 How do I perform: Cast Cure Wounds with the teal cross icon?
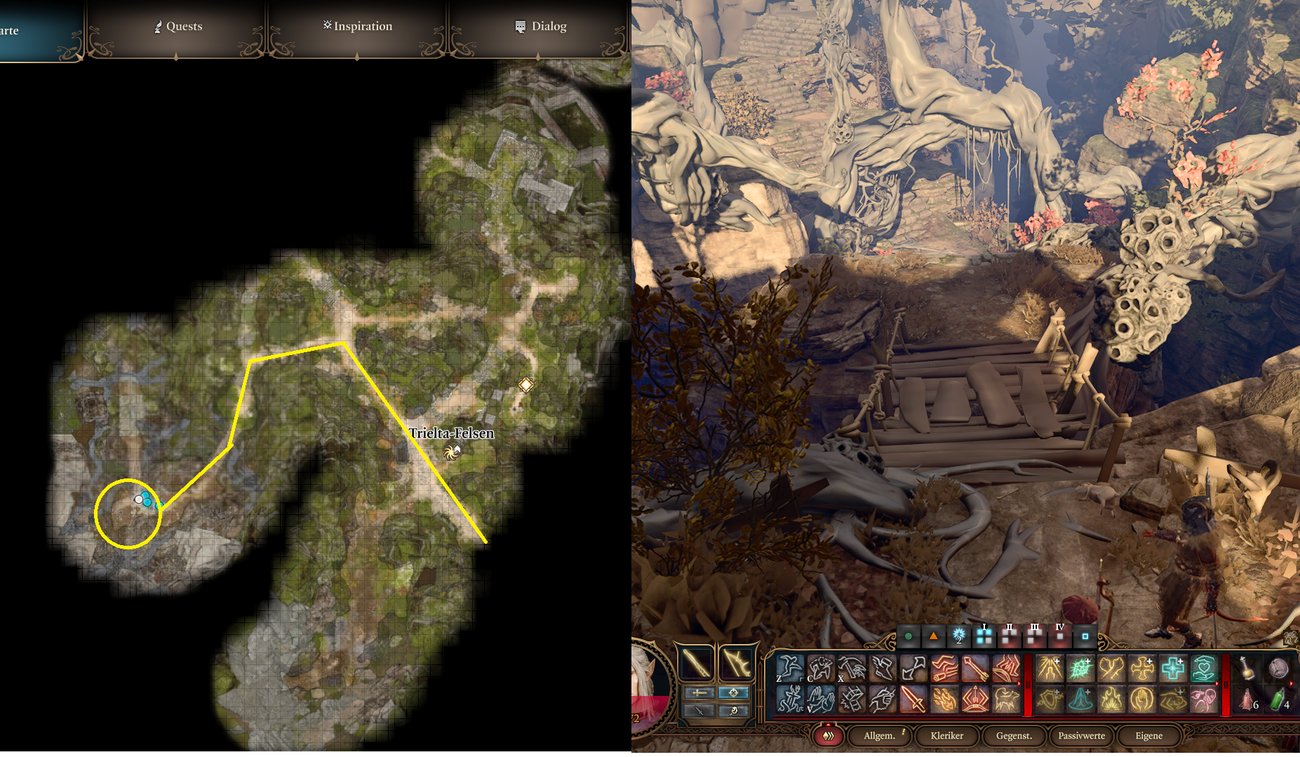pos(1173,666)
